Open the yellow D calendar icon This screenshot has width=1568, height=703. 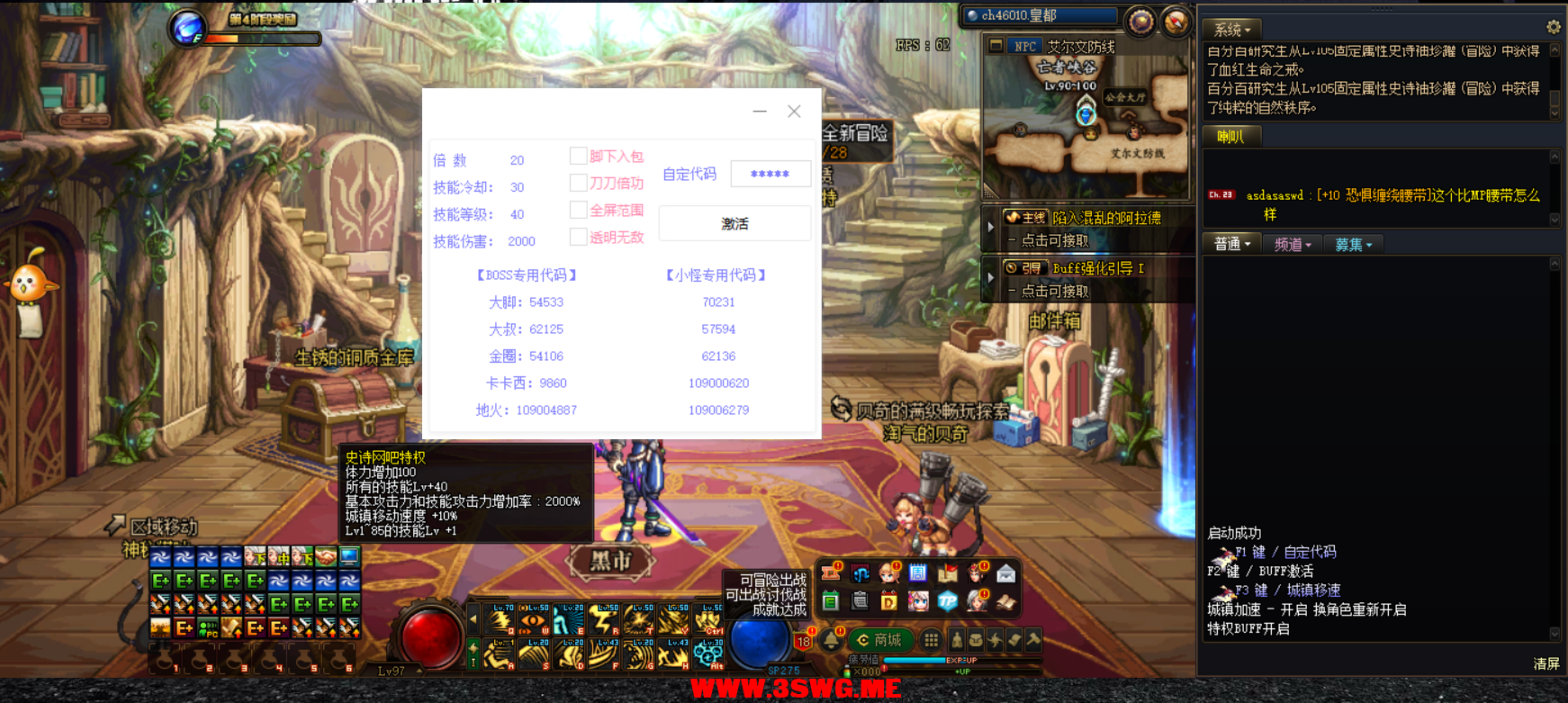pos(888,600)
